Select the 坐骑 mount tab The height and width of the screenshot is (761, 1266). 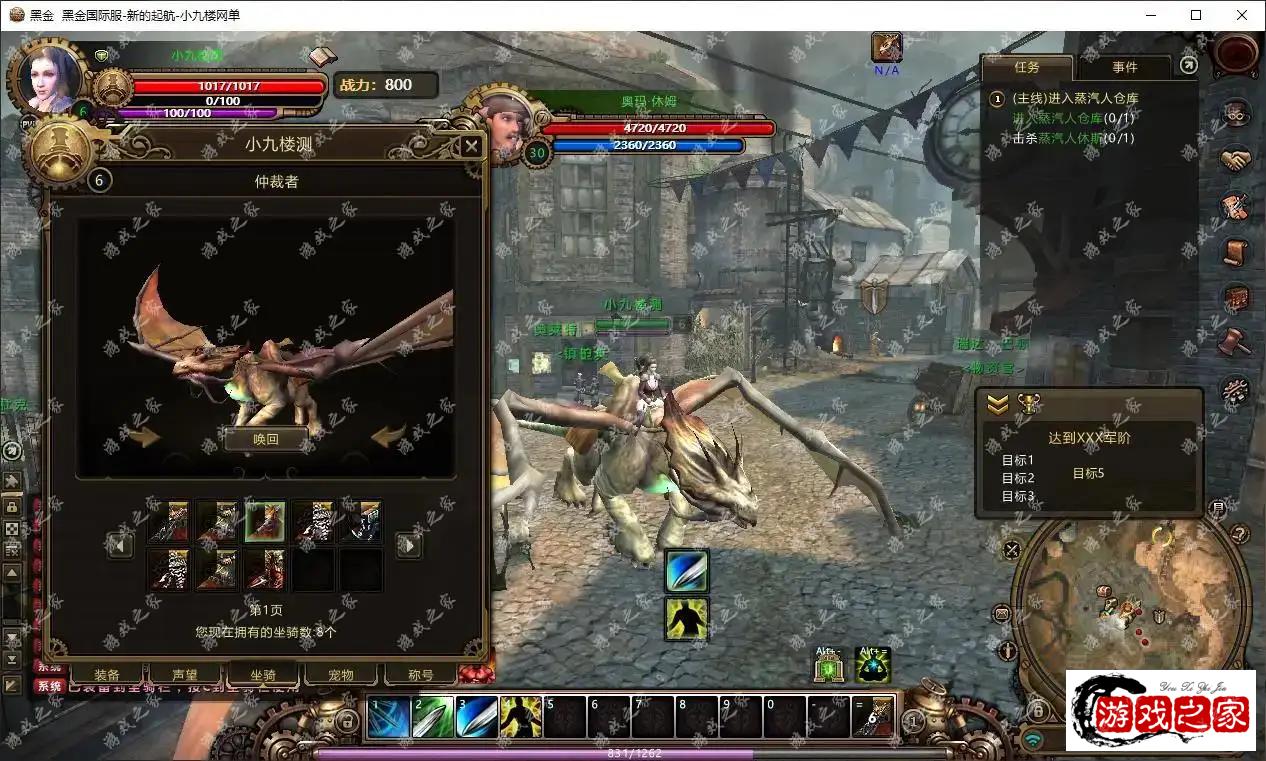pos(263,675)
